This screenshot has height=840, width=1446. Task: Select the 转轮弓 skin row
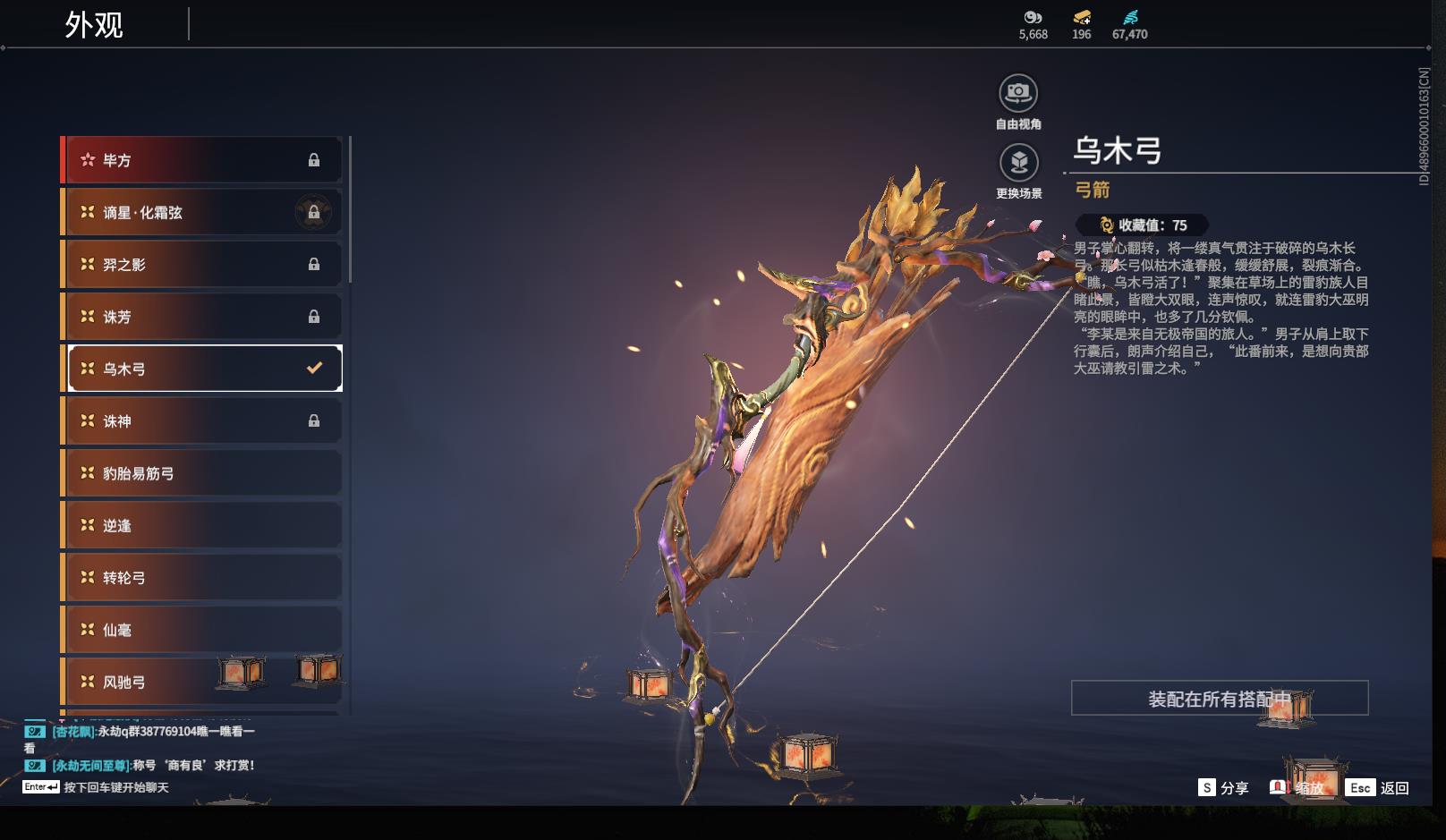(202, 578)
